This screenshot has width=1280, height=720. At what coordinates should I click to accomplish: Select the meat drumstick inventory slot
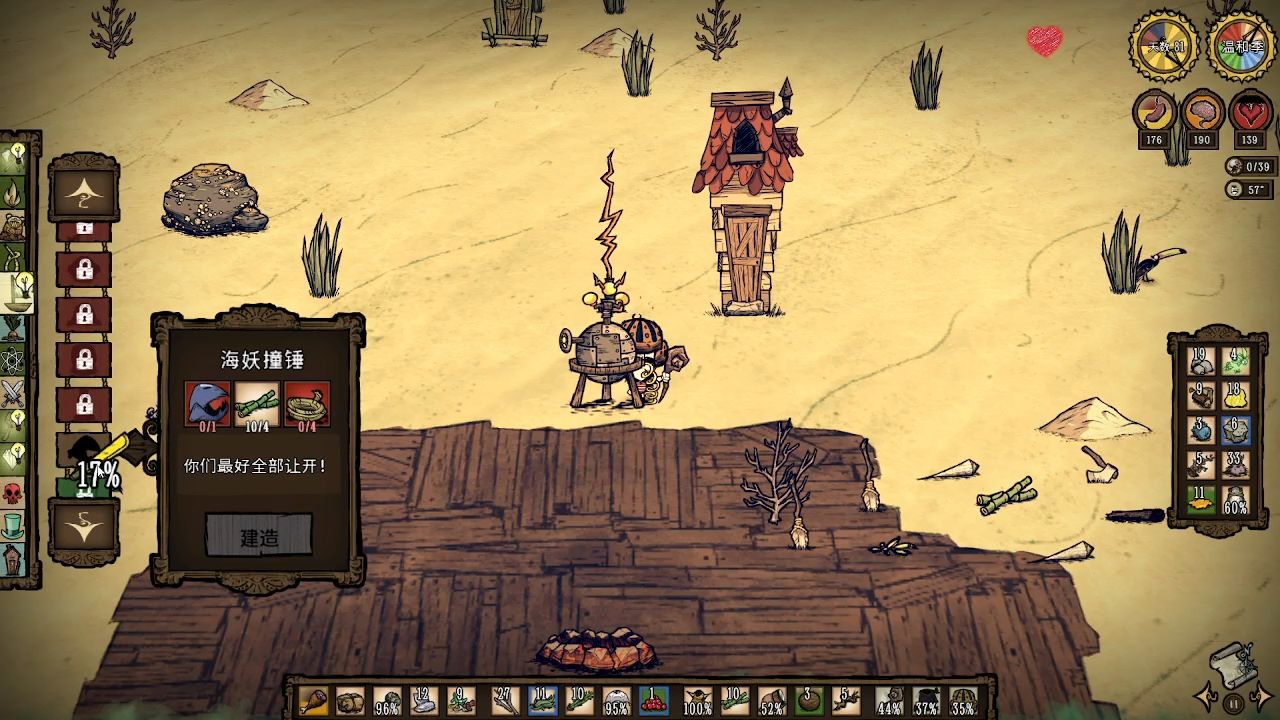pyautogui.click(x=313, y=701)
